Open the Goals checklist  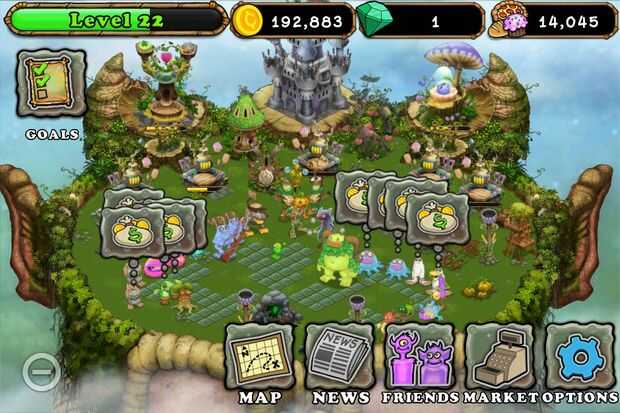click(51, 84)
